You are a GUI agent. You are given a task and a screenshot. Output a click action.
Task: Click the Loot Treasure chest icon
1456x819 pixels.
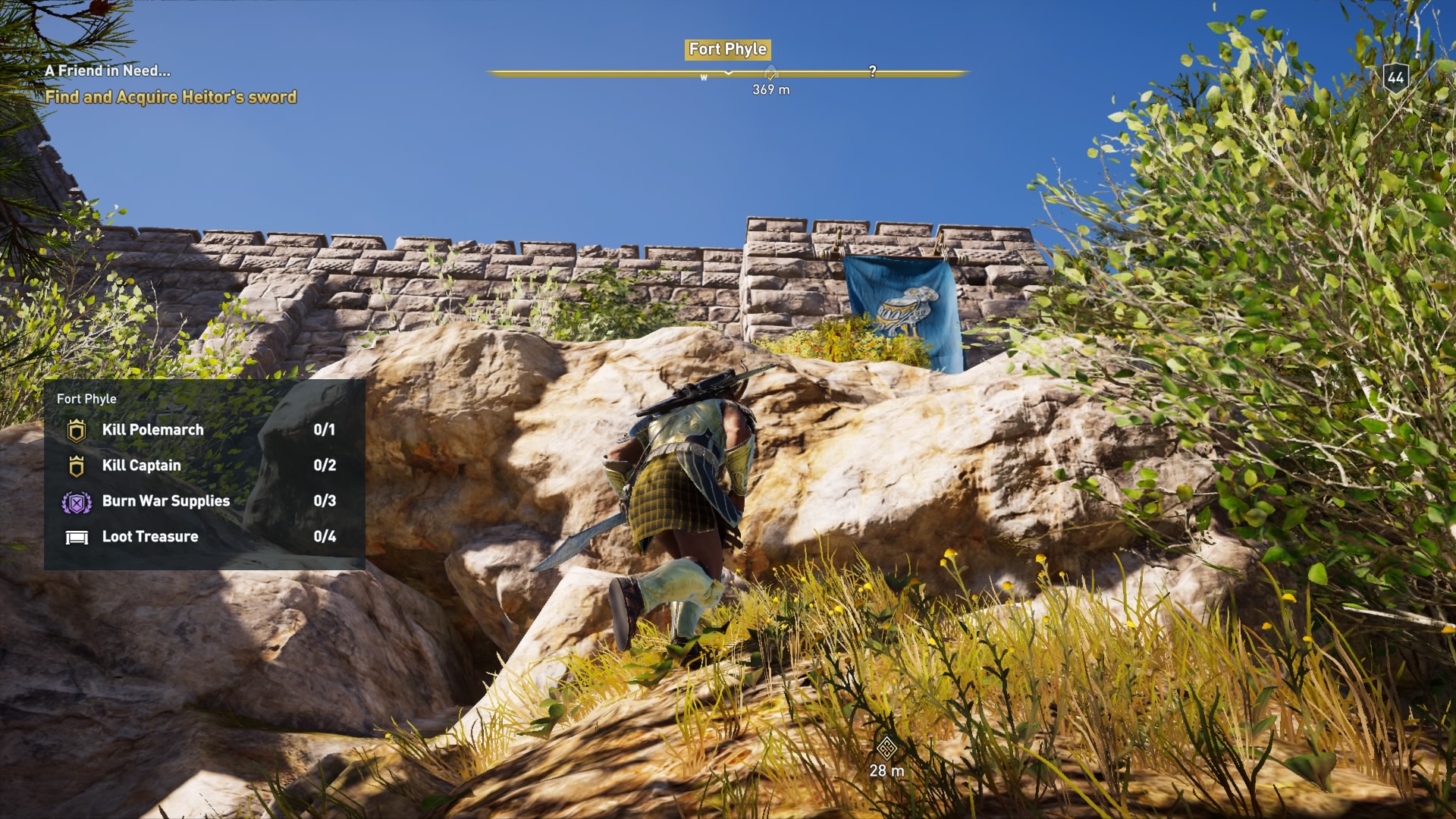click(76, 536)
